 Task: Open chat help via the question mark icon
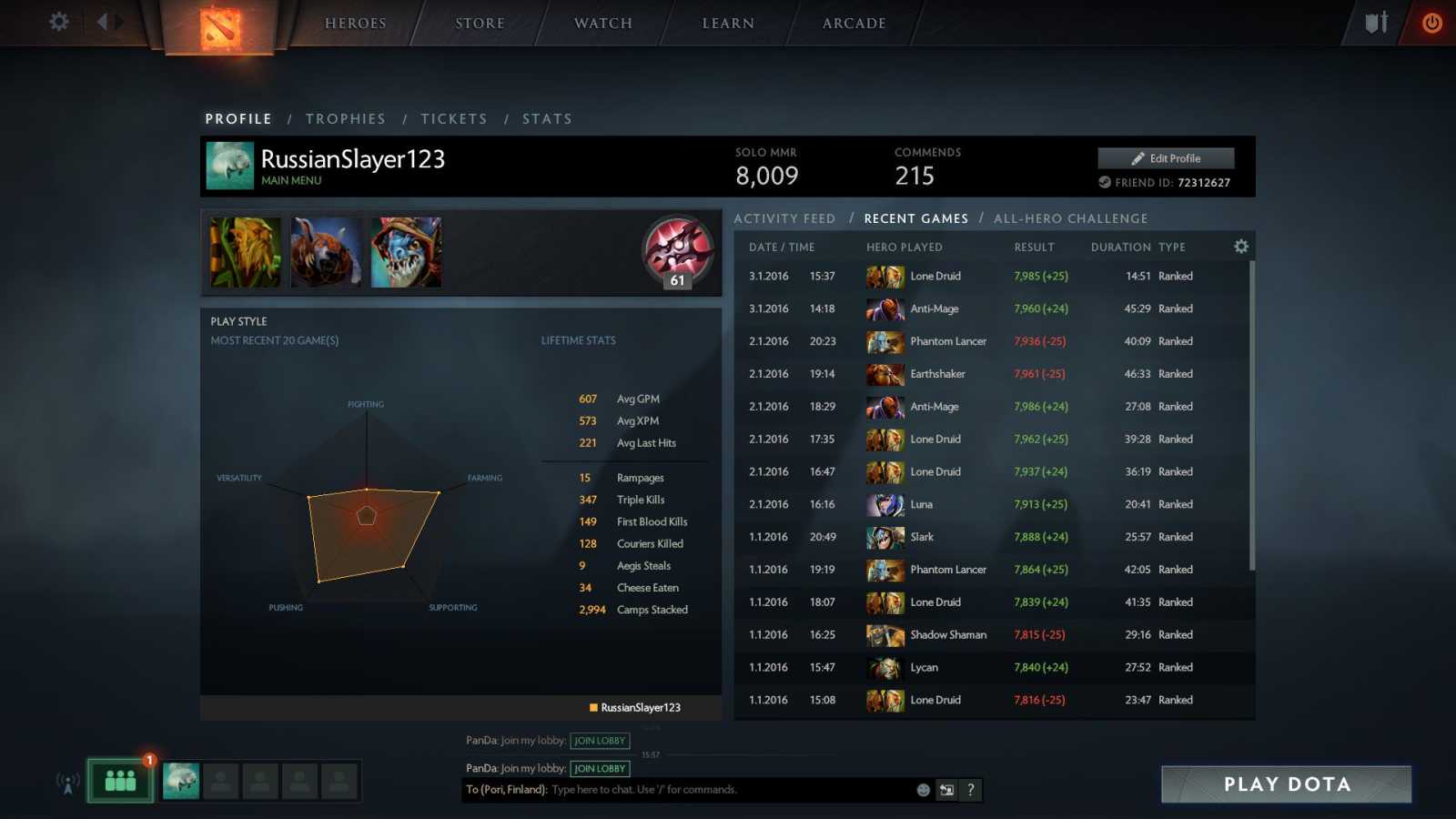coord(970,790)
